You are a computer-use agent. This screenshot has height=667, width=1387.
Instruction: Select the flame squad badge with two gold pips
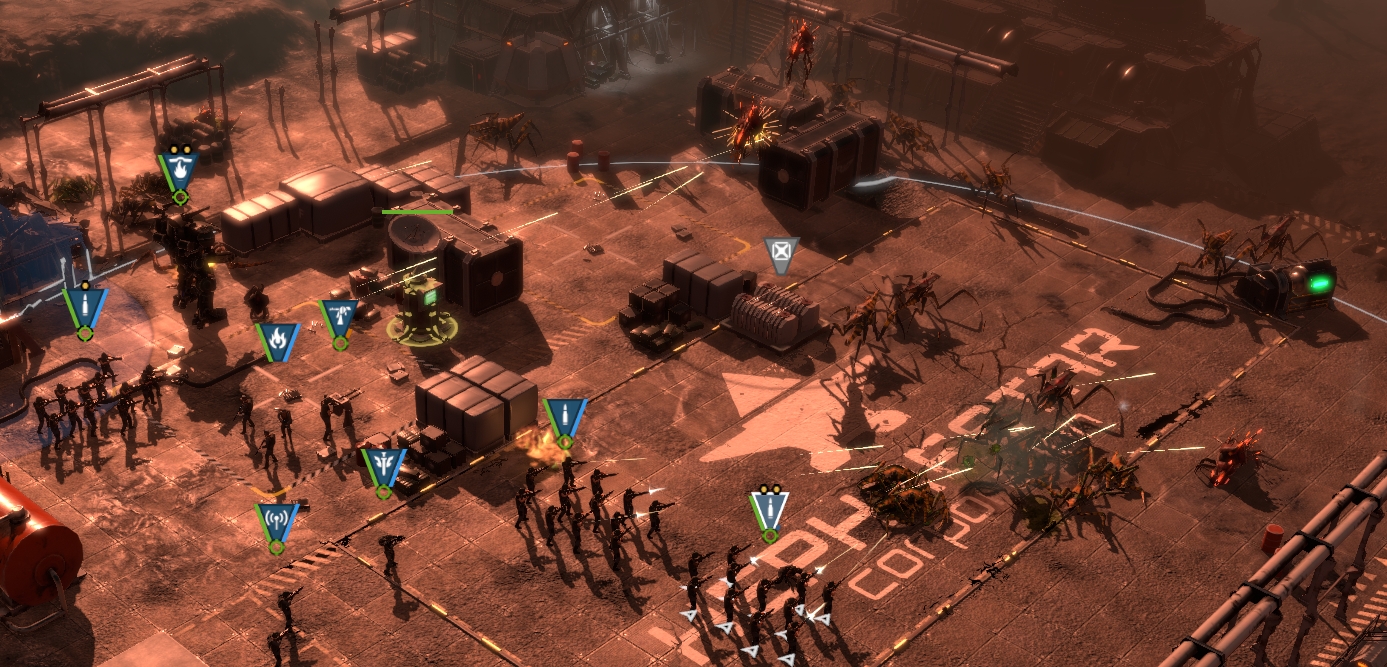pos(179,168)
